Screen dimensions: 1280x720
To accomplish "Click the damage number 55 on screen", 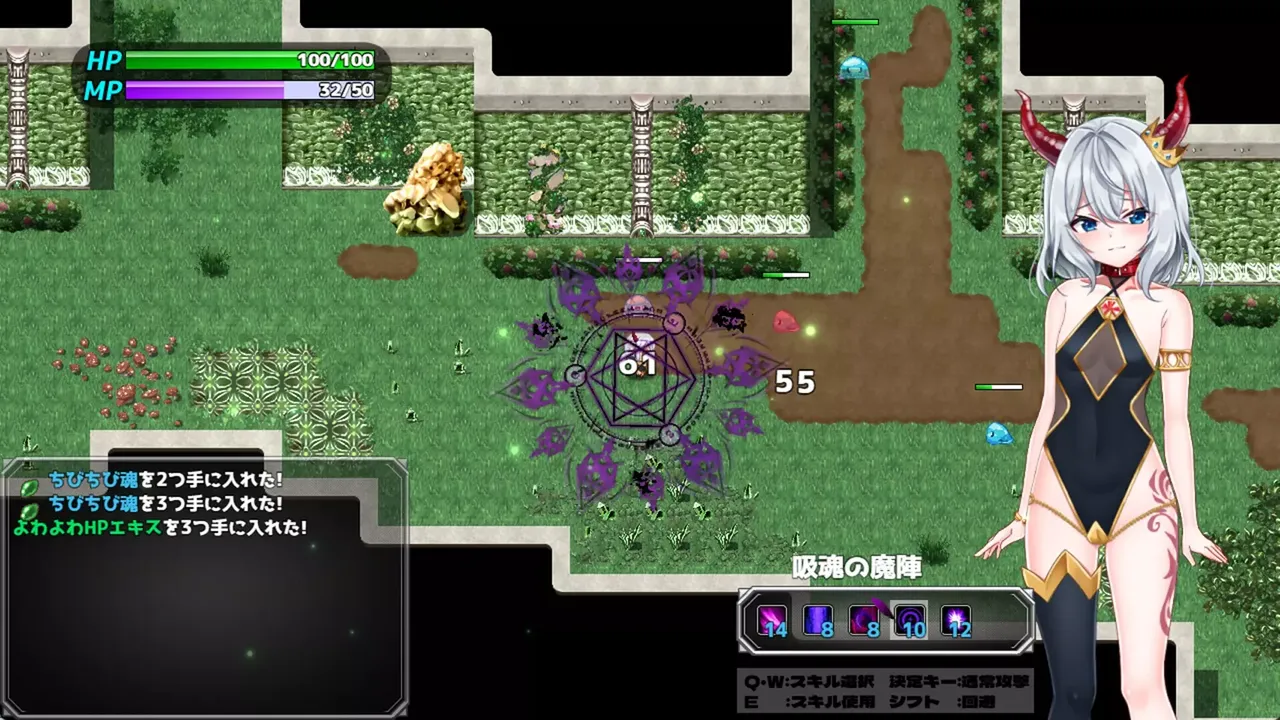I will coord(795,382).
